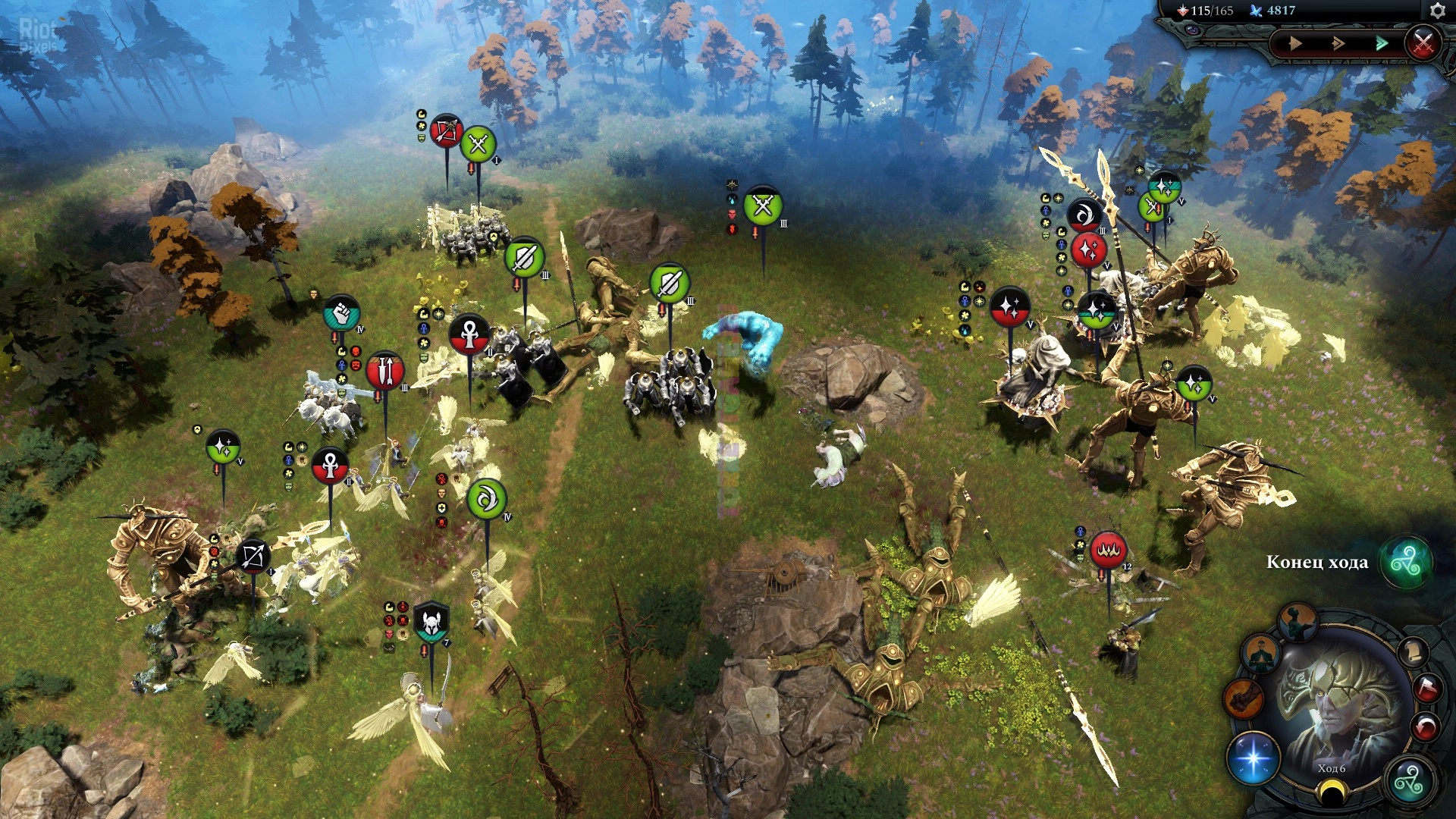End turn via triskelion beside Конец хода

click(x=1405, y=563)
